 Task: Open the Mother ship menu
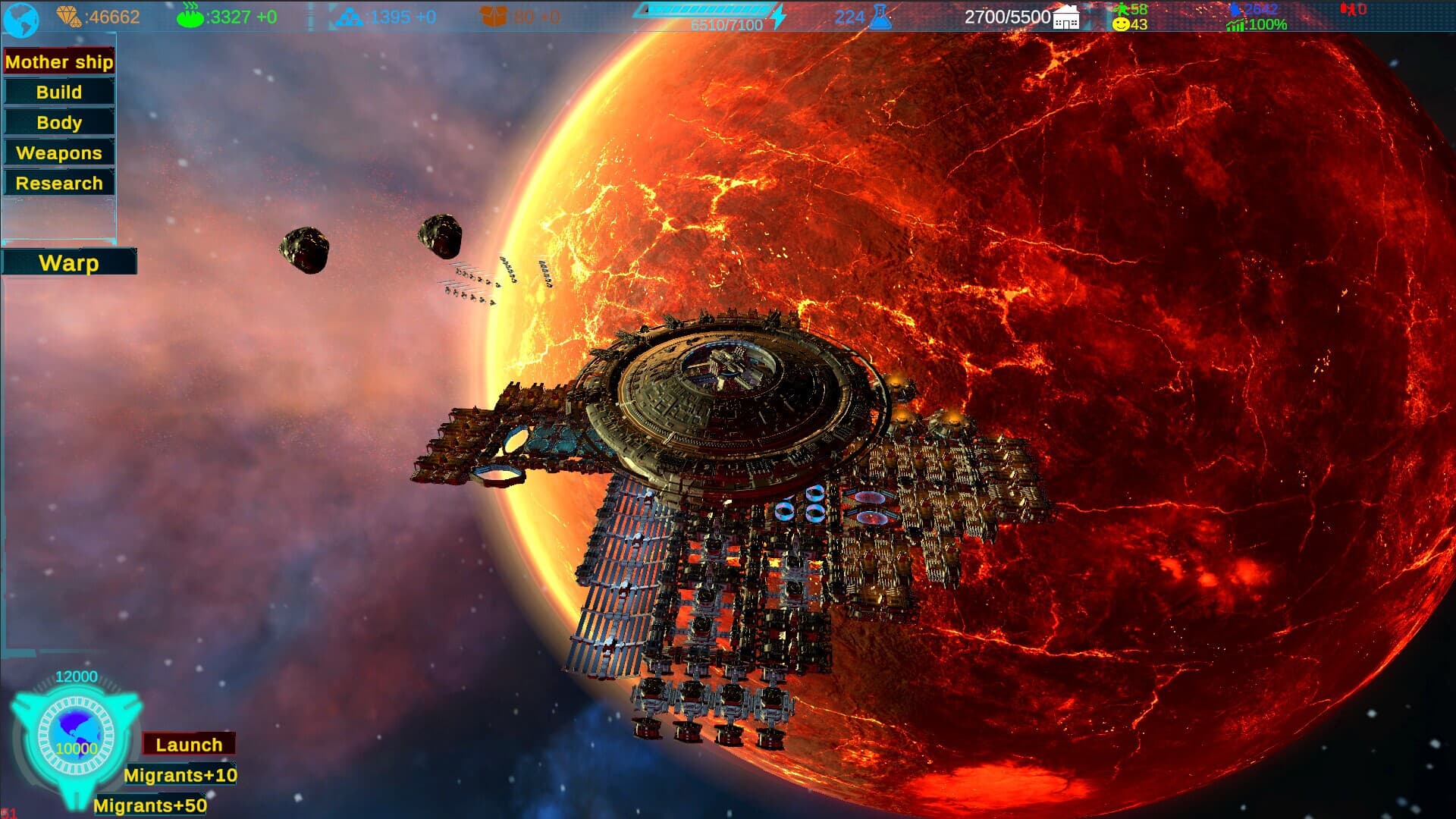tap(58, 61)
